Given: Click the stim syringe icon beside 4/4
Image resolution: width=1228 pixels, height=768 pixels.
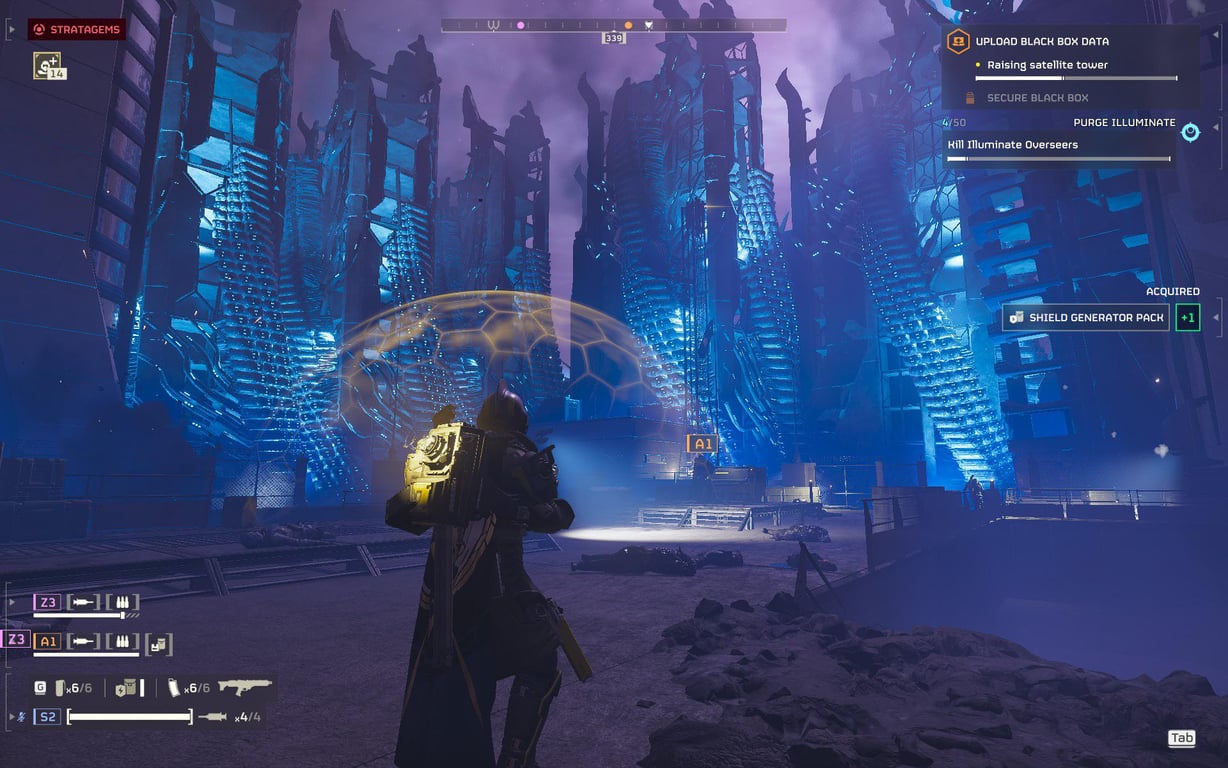Looking at the screenshot, I should [212, 717].
